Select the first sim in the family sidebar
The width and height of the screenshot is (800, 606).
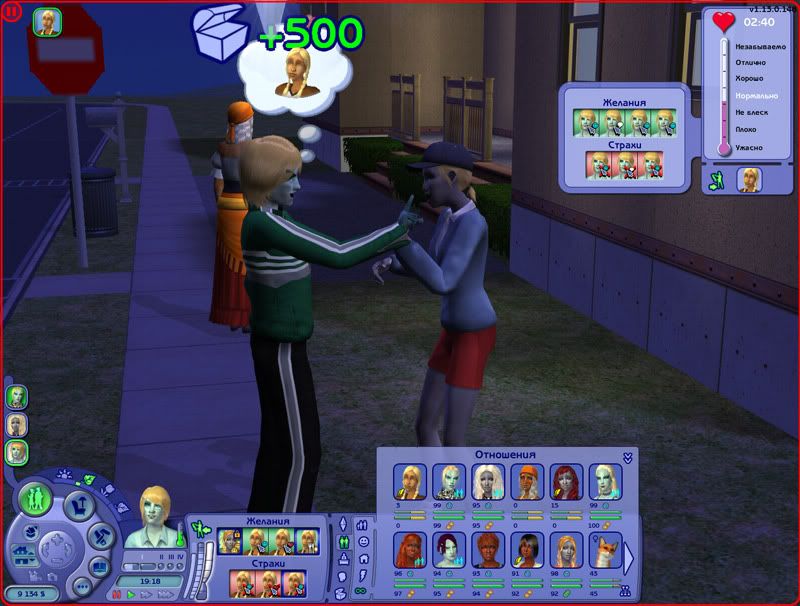[x=16, y=397]
